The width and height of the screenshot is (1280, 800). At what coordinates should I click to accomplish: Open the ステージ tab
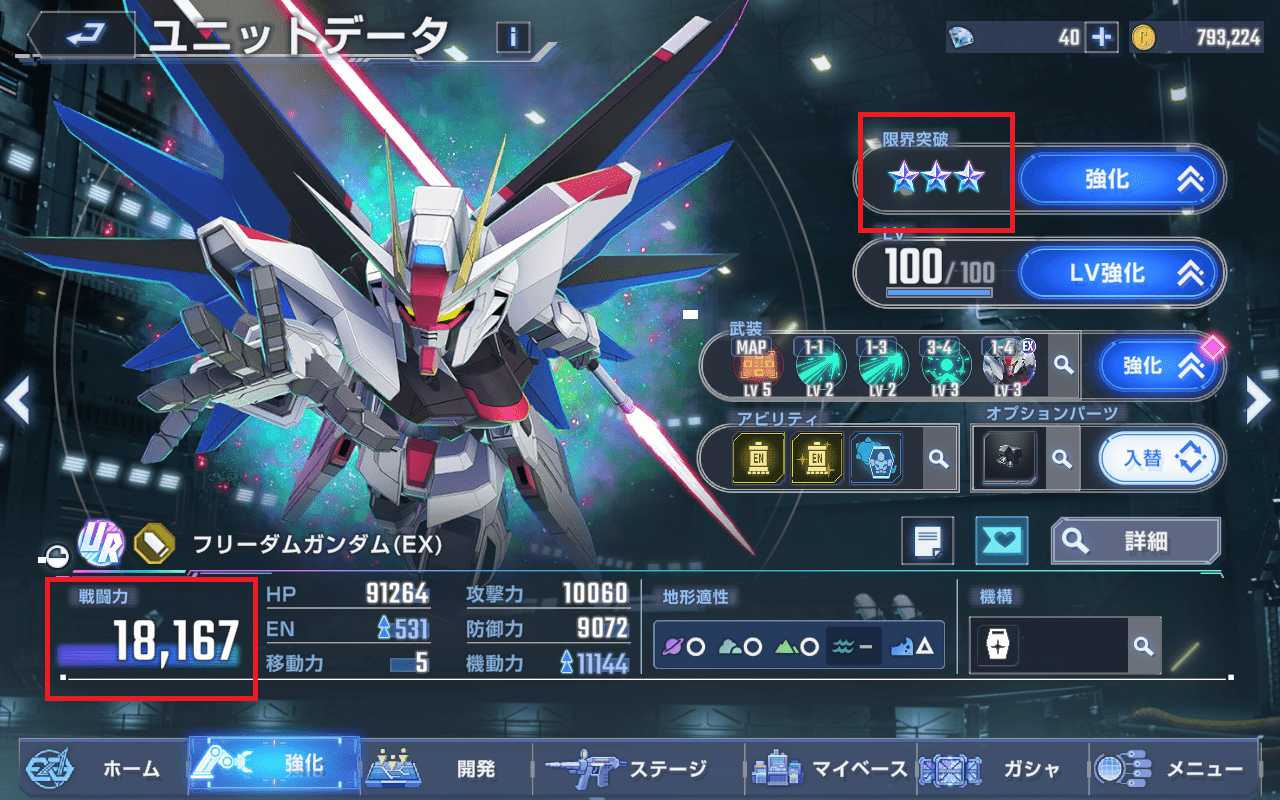[635, 768]
